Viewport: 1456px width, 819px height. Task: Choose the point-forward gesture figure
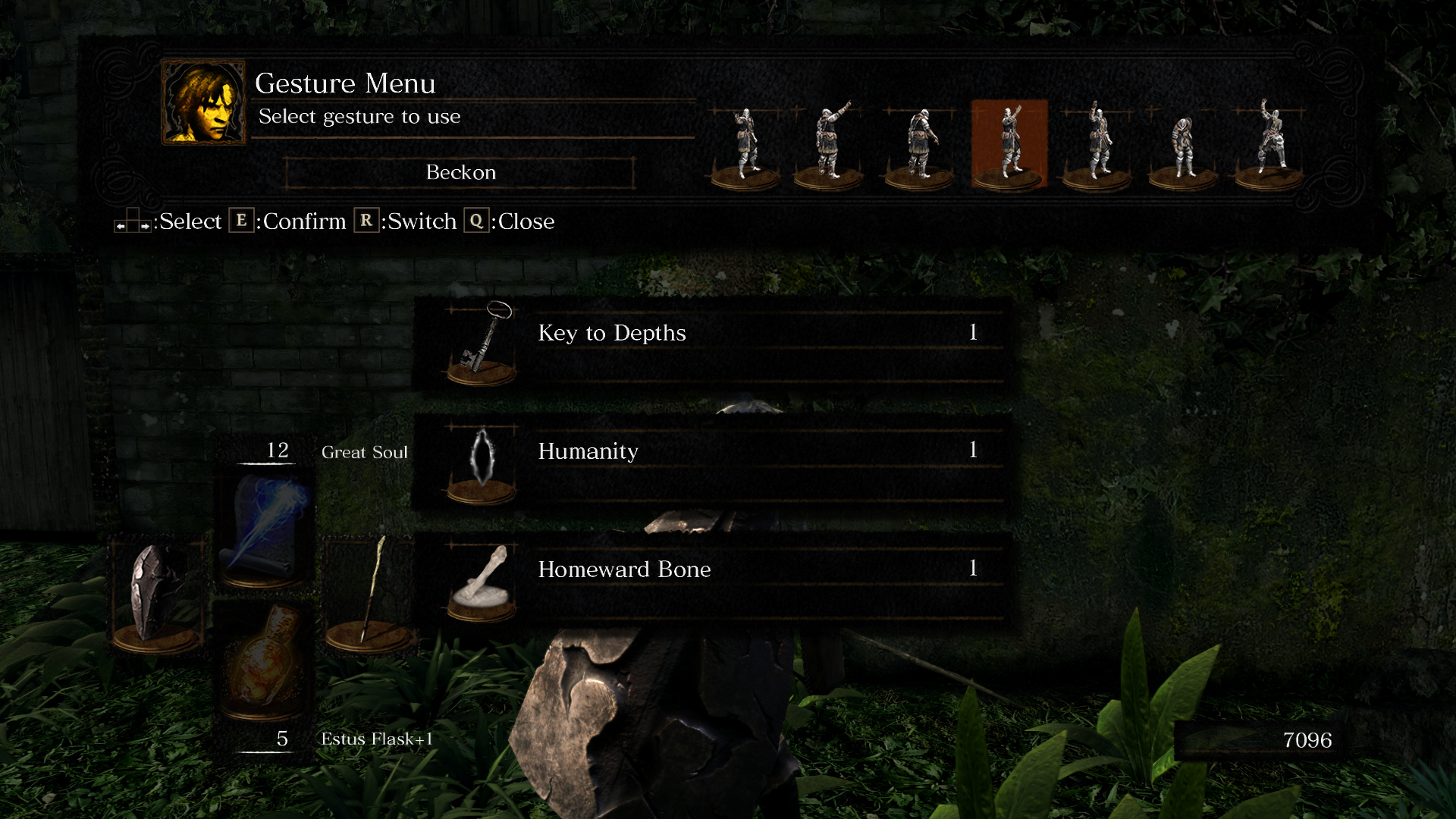pyautogui.click(x=745, y=143)
